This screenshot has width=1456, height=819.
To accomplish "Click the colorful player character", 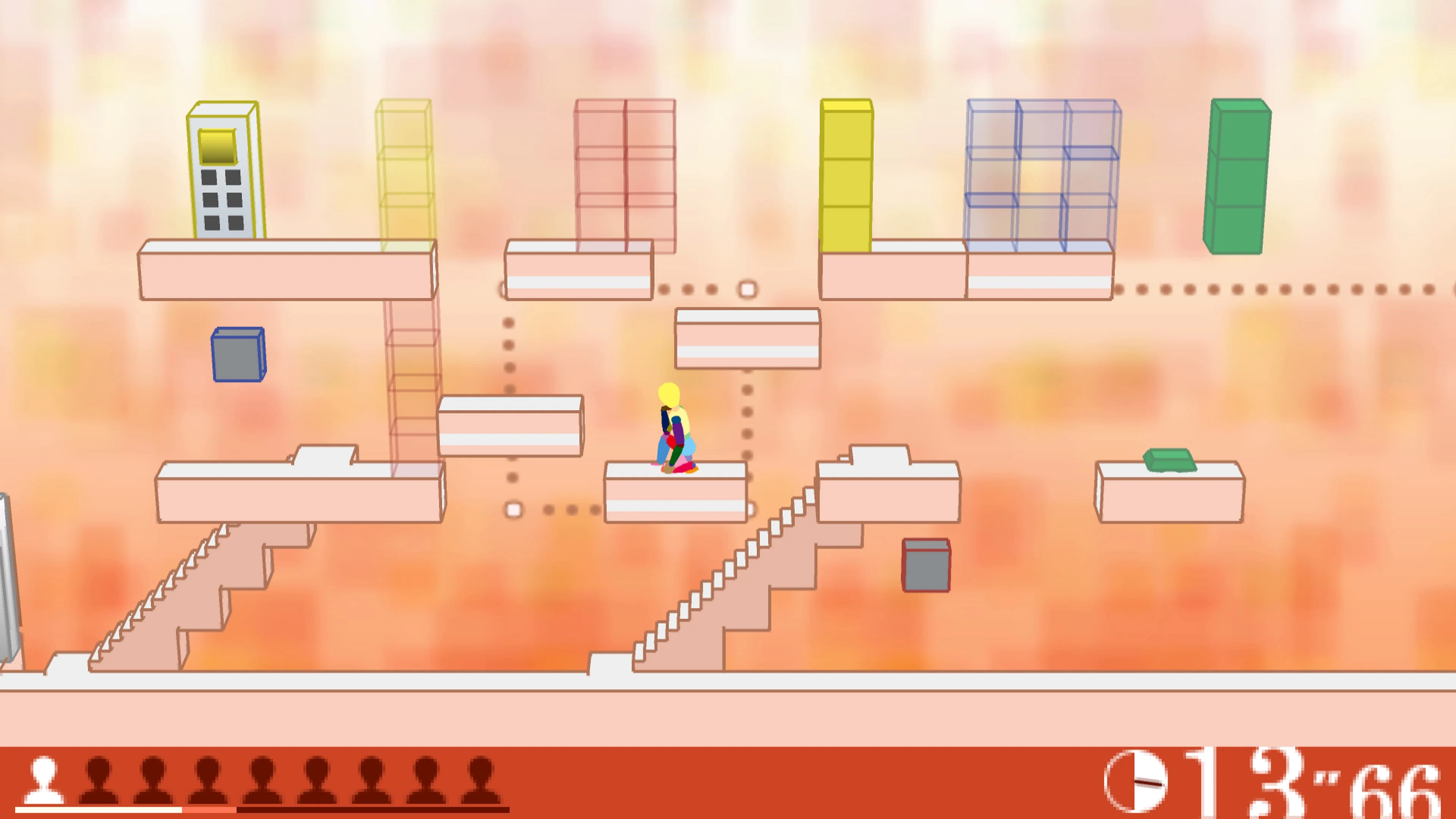I will 675,435.
